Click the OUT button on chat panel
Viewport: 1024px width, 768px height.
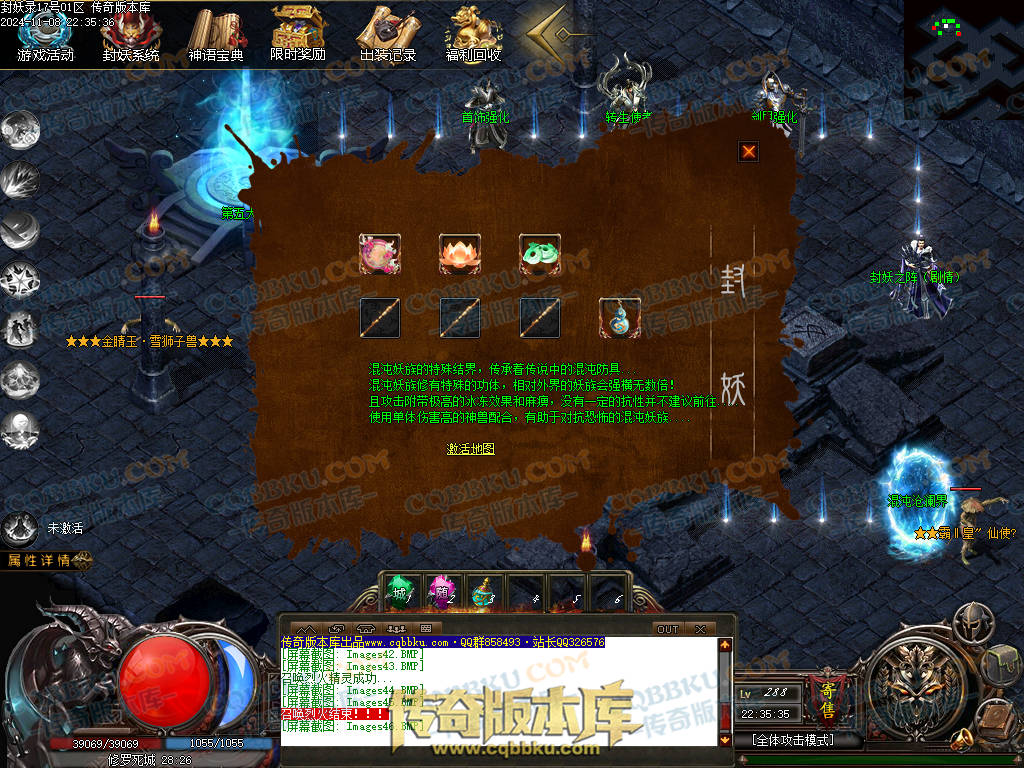point(668,629)
